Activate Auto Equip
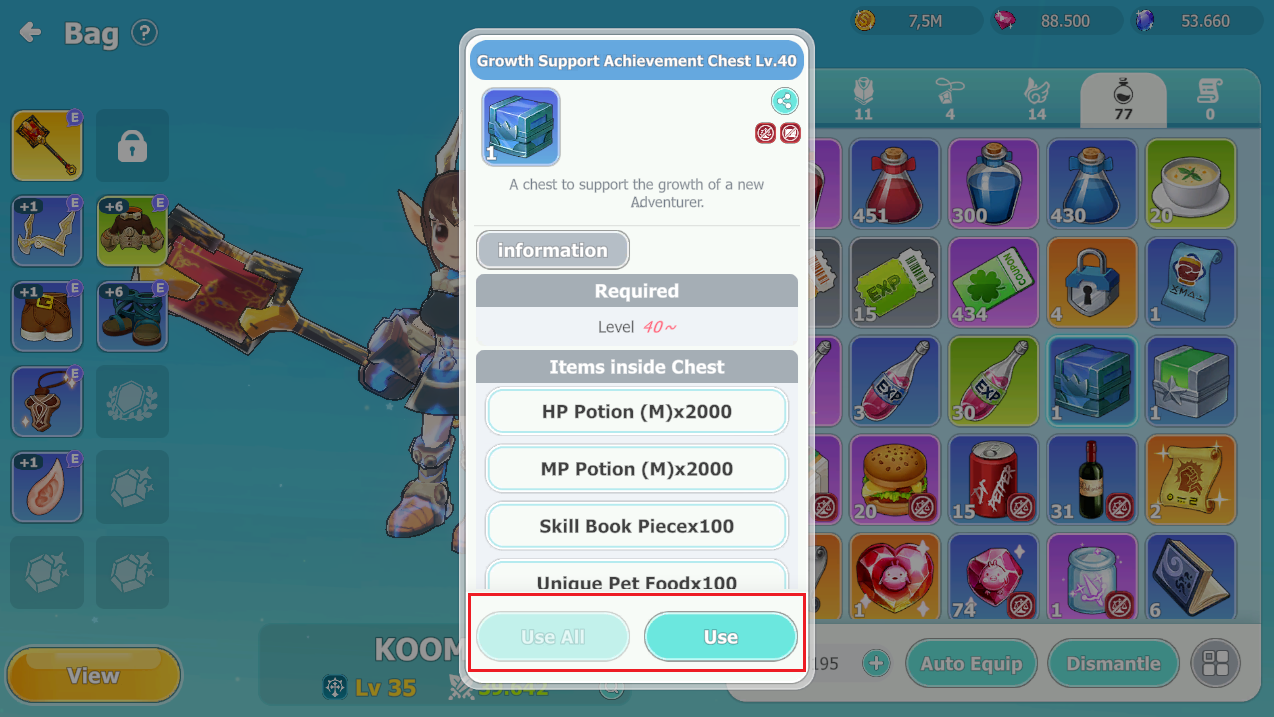This screenshot has width=1274, height=717. coord(971,664)
